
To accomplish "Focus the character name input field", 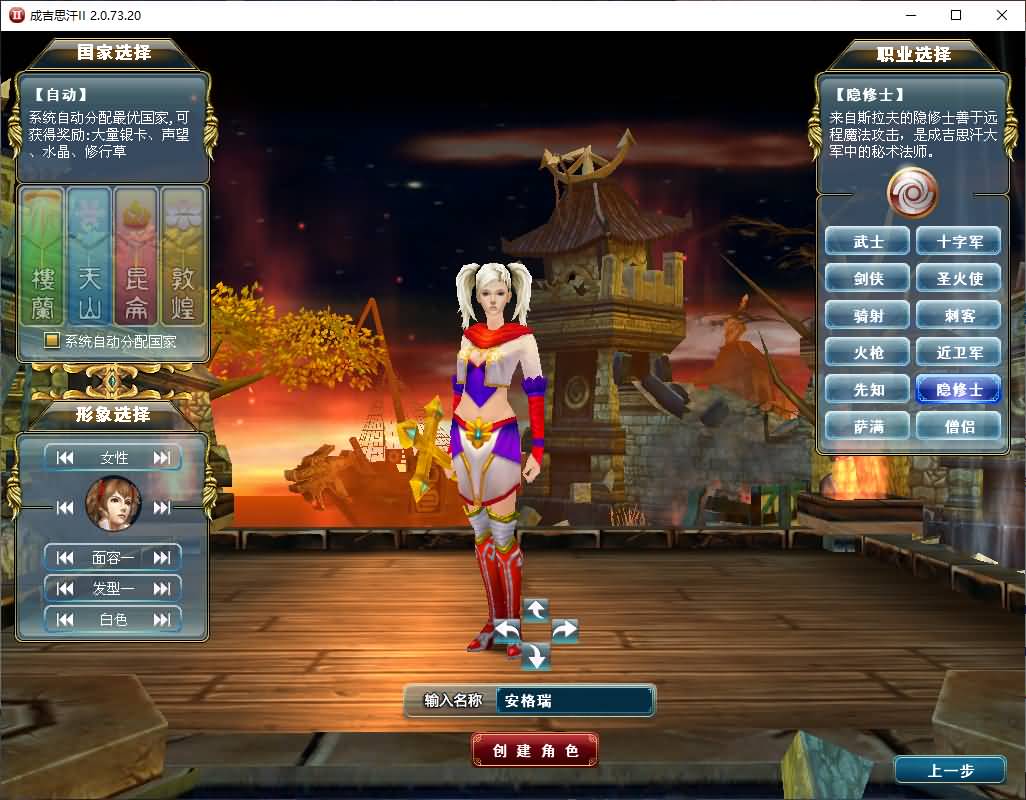I will (574, 701).
